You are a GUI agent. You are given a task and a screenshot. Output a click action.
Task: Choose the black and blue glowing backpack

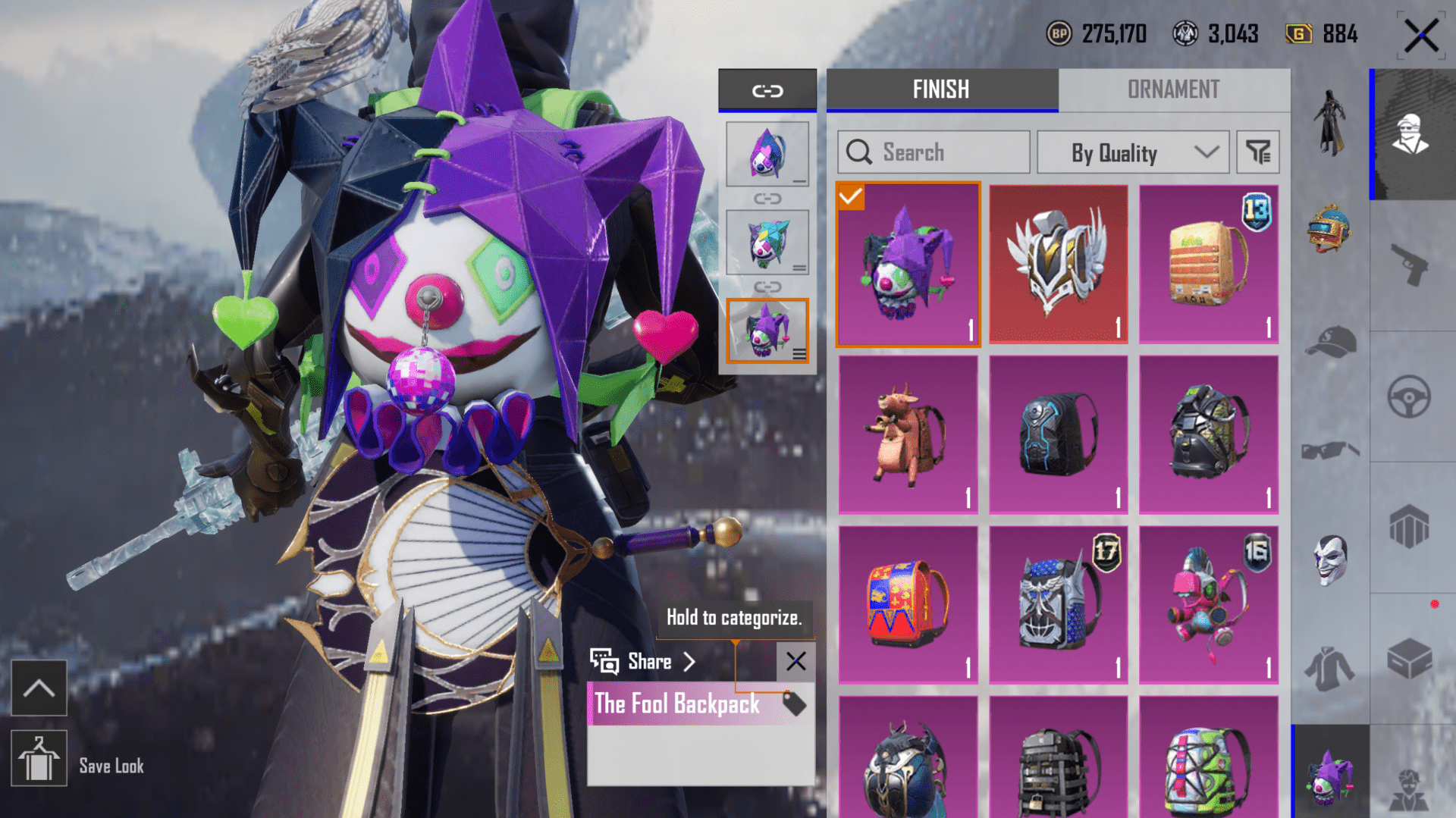[1058, 434]
